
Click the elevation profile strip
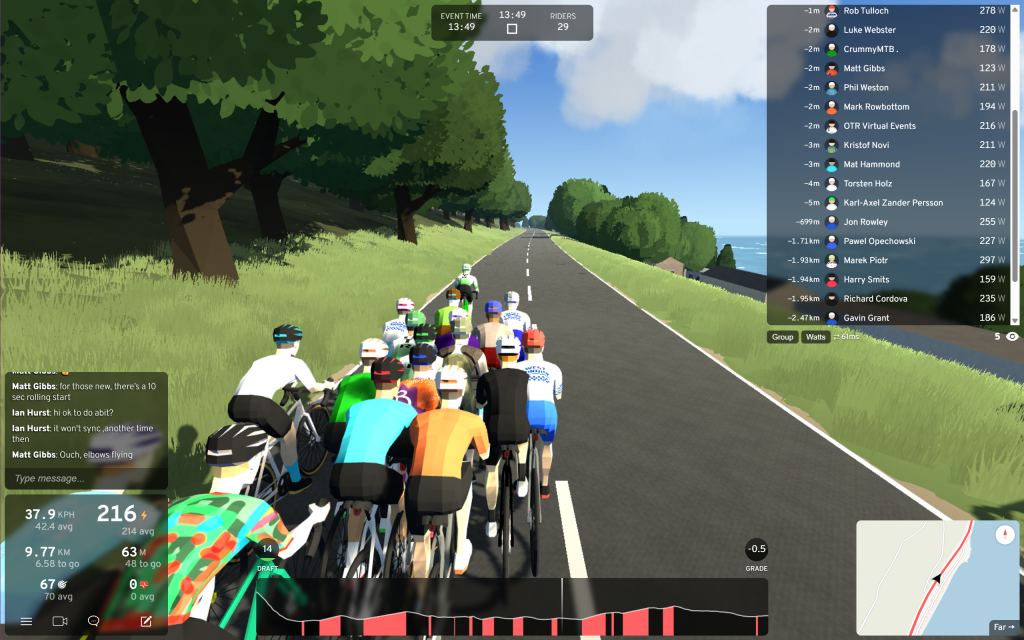[511, 608]
